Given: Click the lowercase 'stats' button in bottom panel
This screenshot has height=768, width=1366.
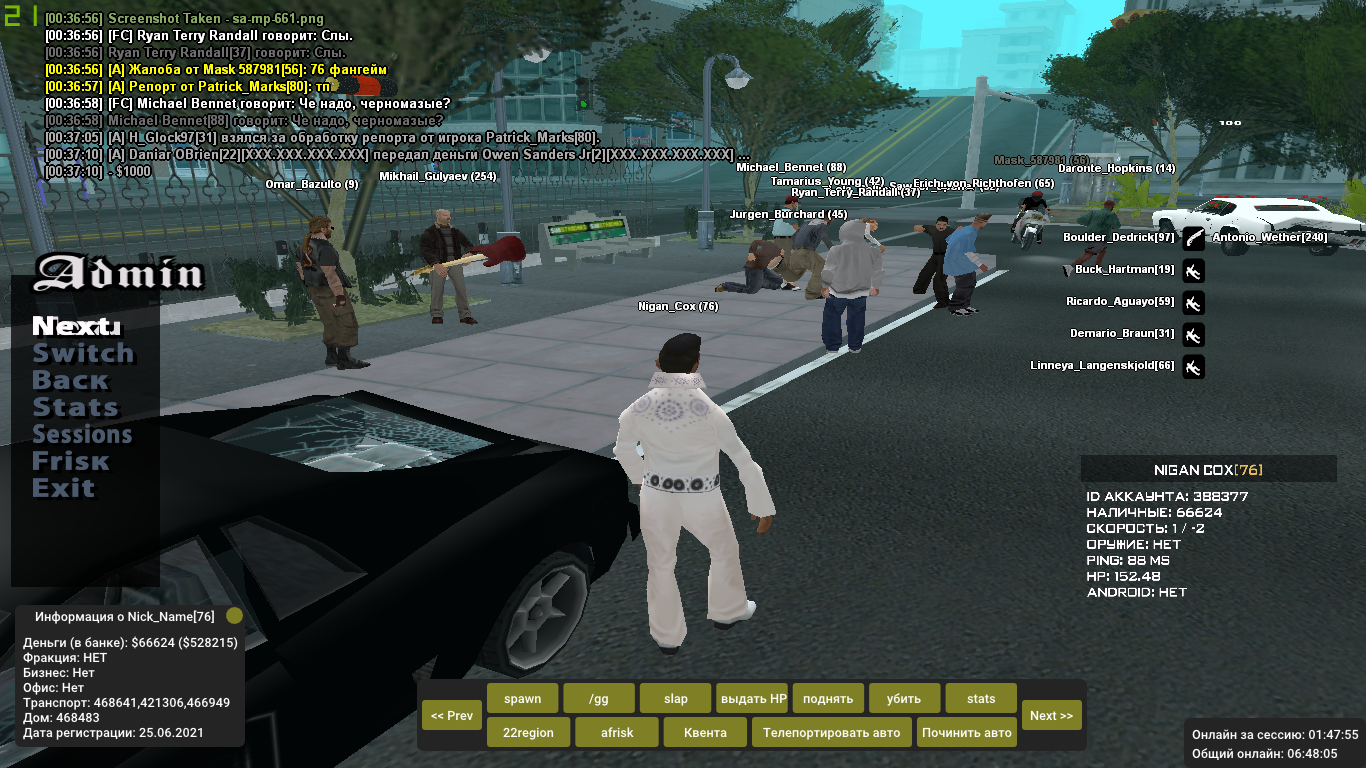Looking at the screenshot, I should (981, 698).
